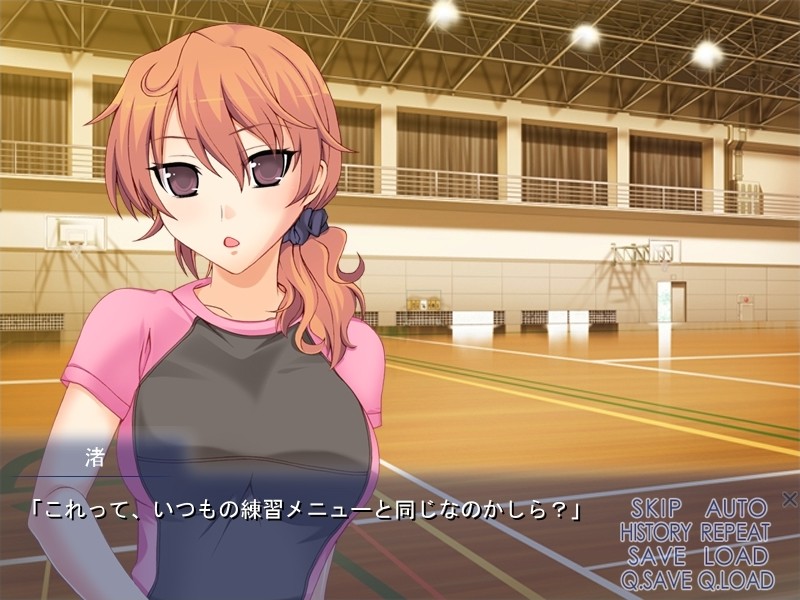Screen dimensions: 800x600
Task: Open the HISTORY backlog
Action: coord(657,532)
